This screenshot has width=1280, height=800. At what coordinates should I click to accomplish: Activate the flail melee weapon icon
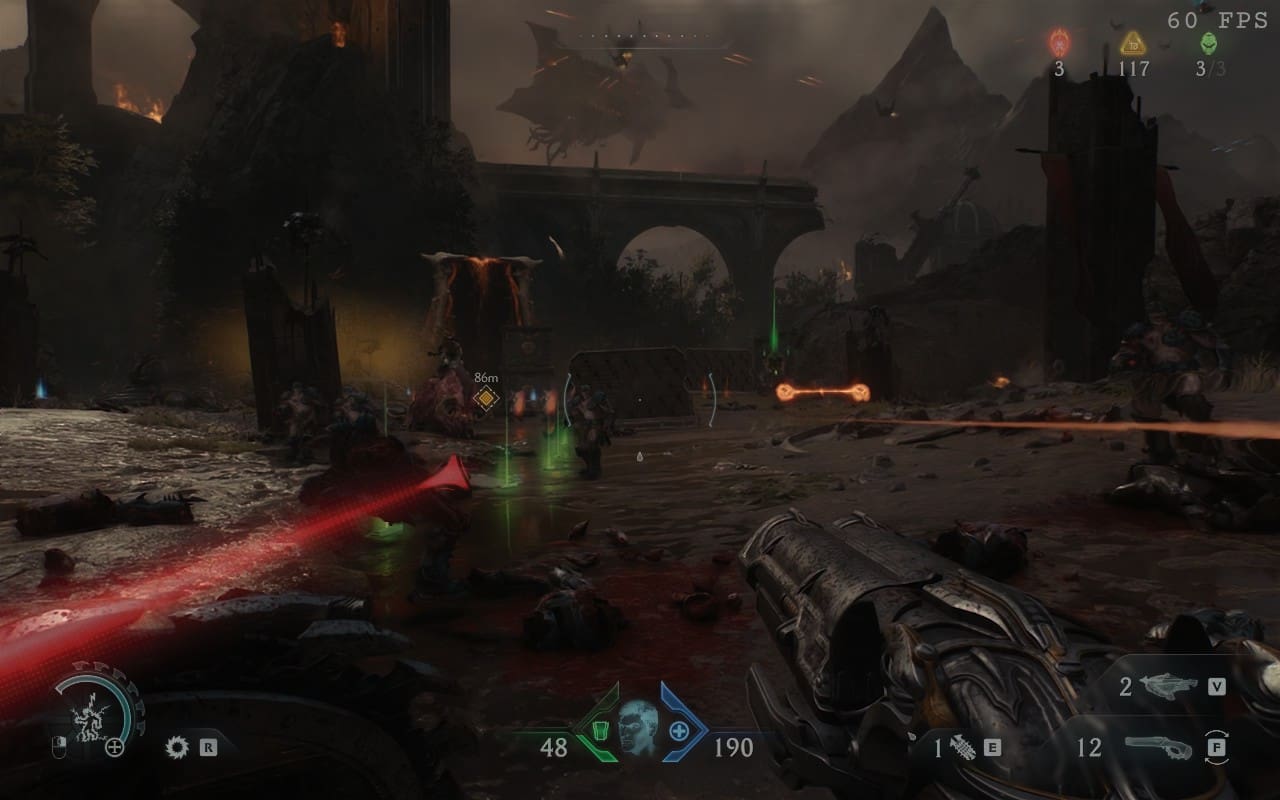(964, 747)
